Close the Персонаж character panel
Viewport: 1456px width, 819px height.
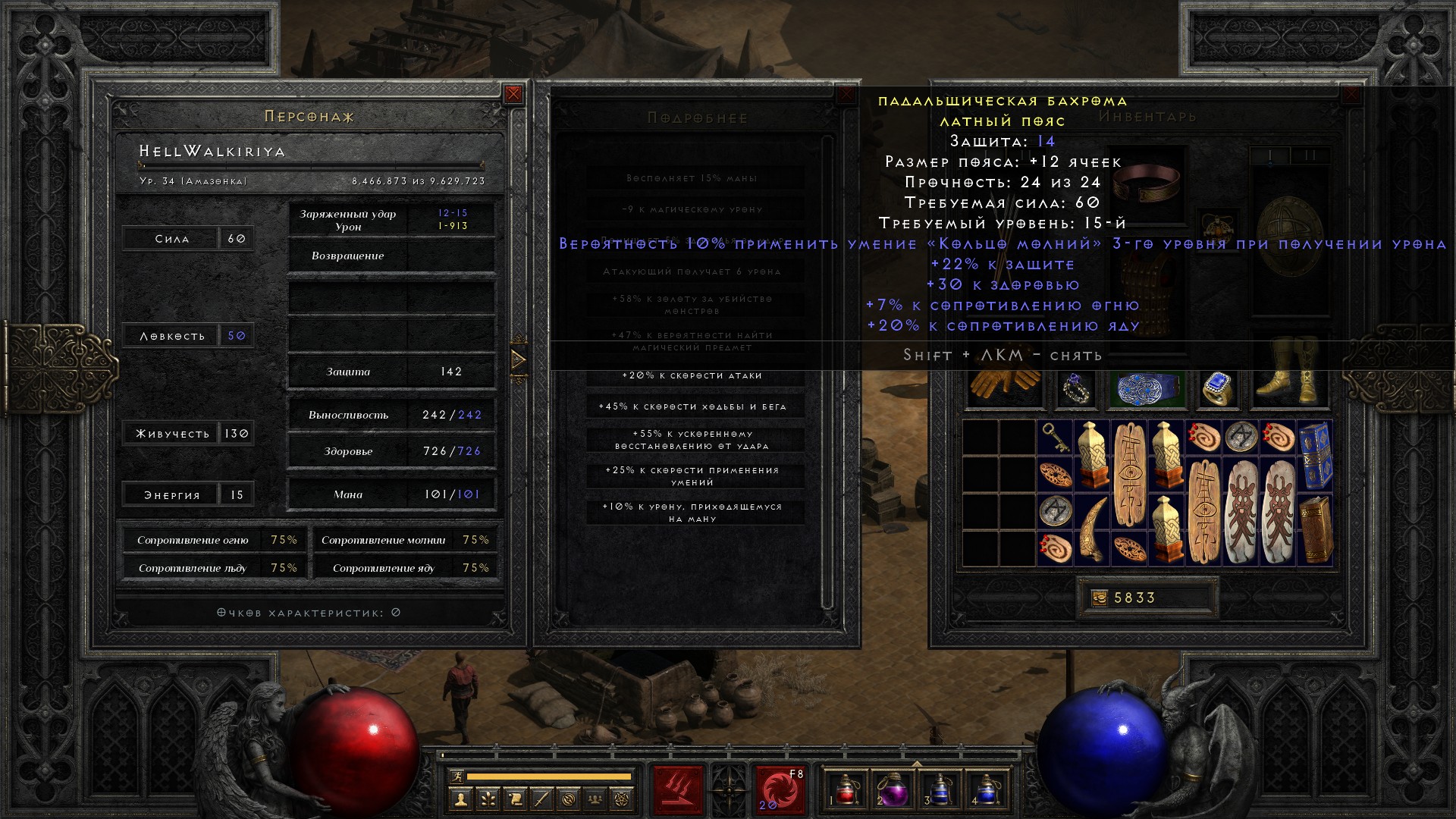point(513,94)
